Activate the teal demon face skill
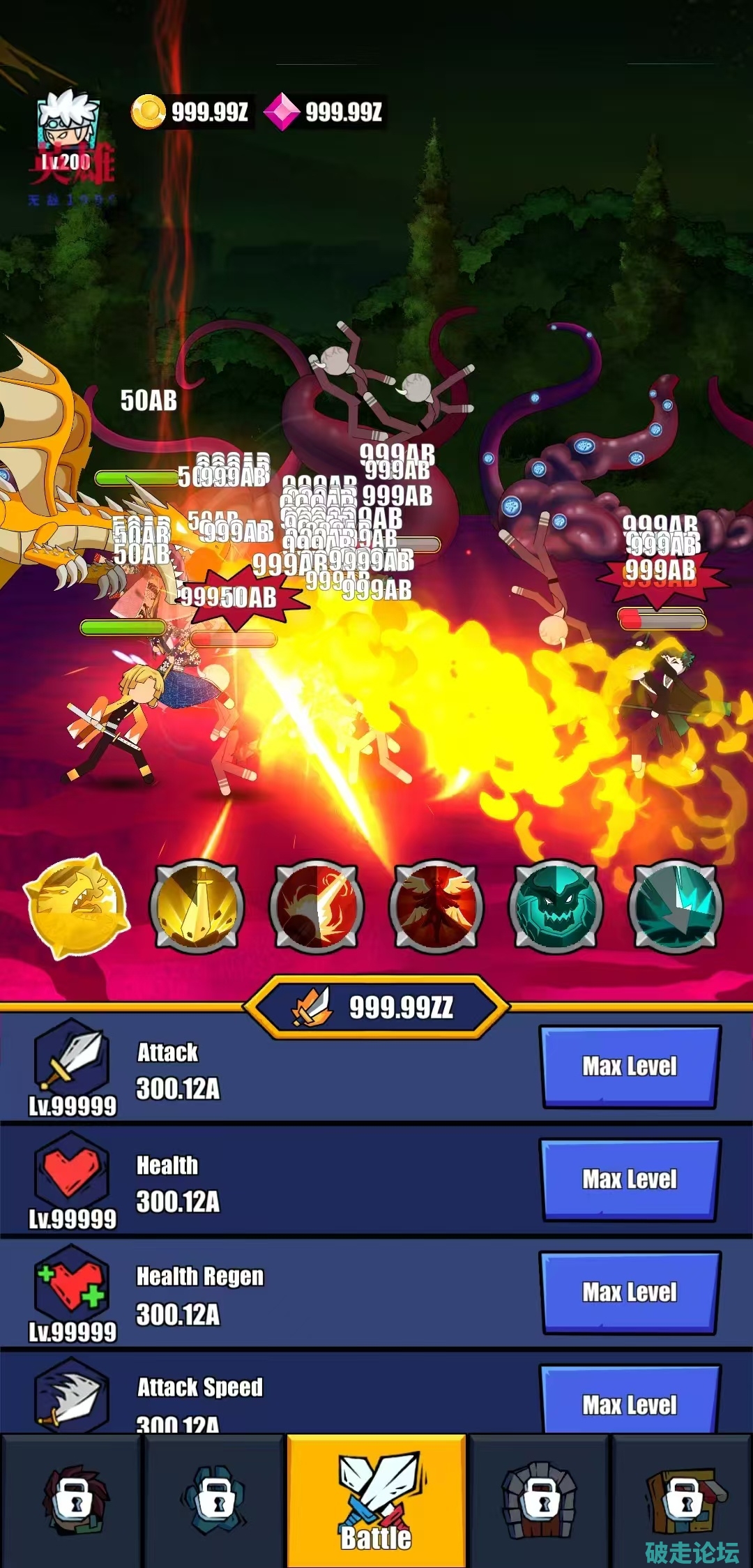753x1568 pixels. pyautogui.click(x=556, y=906)
